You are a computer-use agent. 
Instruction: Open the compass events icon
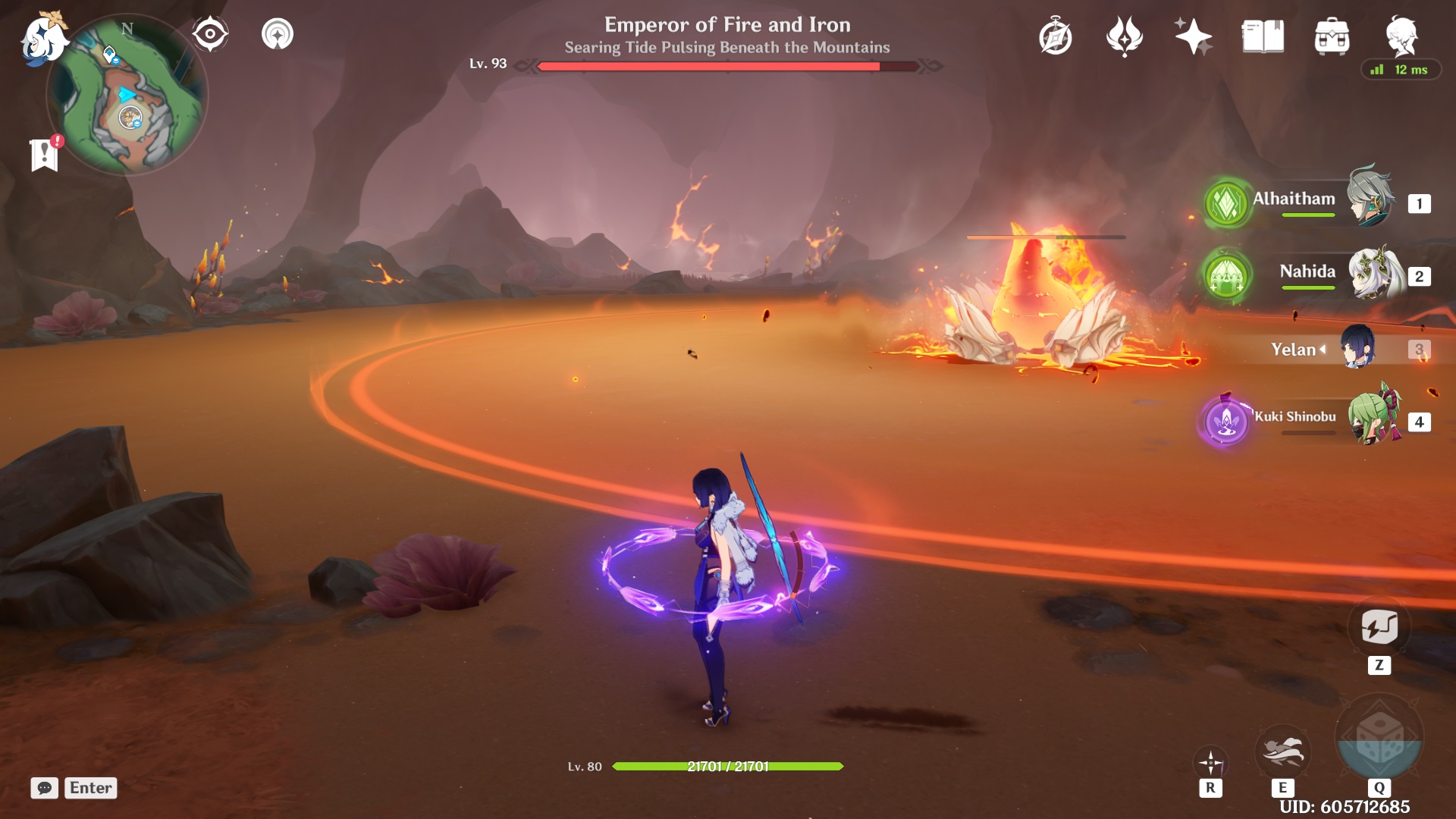click(x=1056, y=36)
